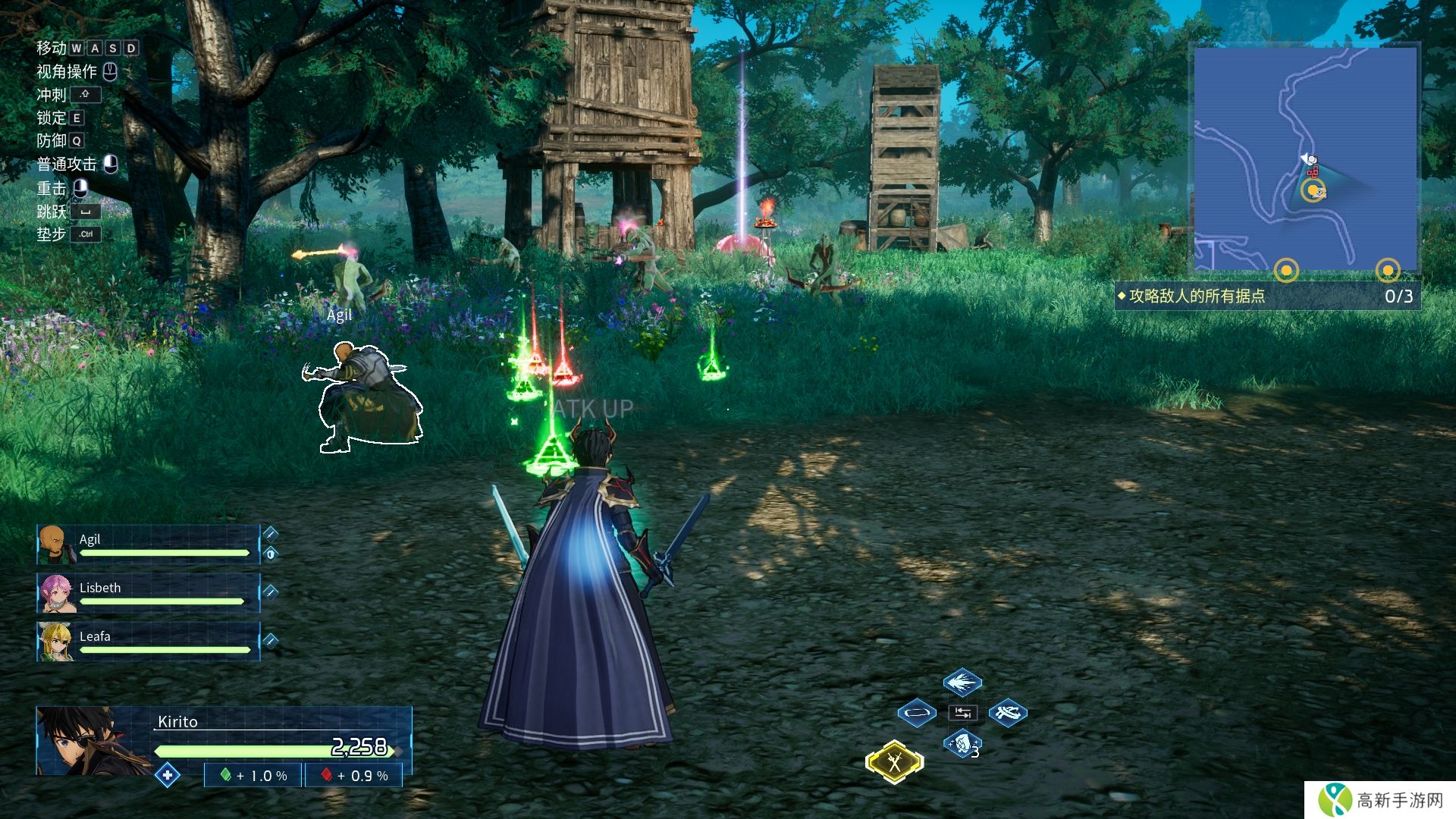Click the red crystal buff indicator
The width and height of the screenshot is (1456, 819).
point(354,776)
